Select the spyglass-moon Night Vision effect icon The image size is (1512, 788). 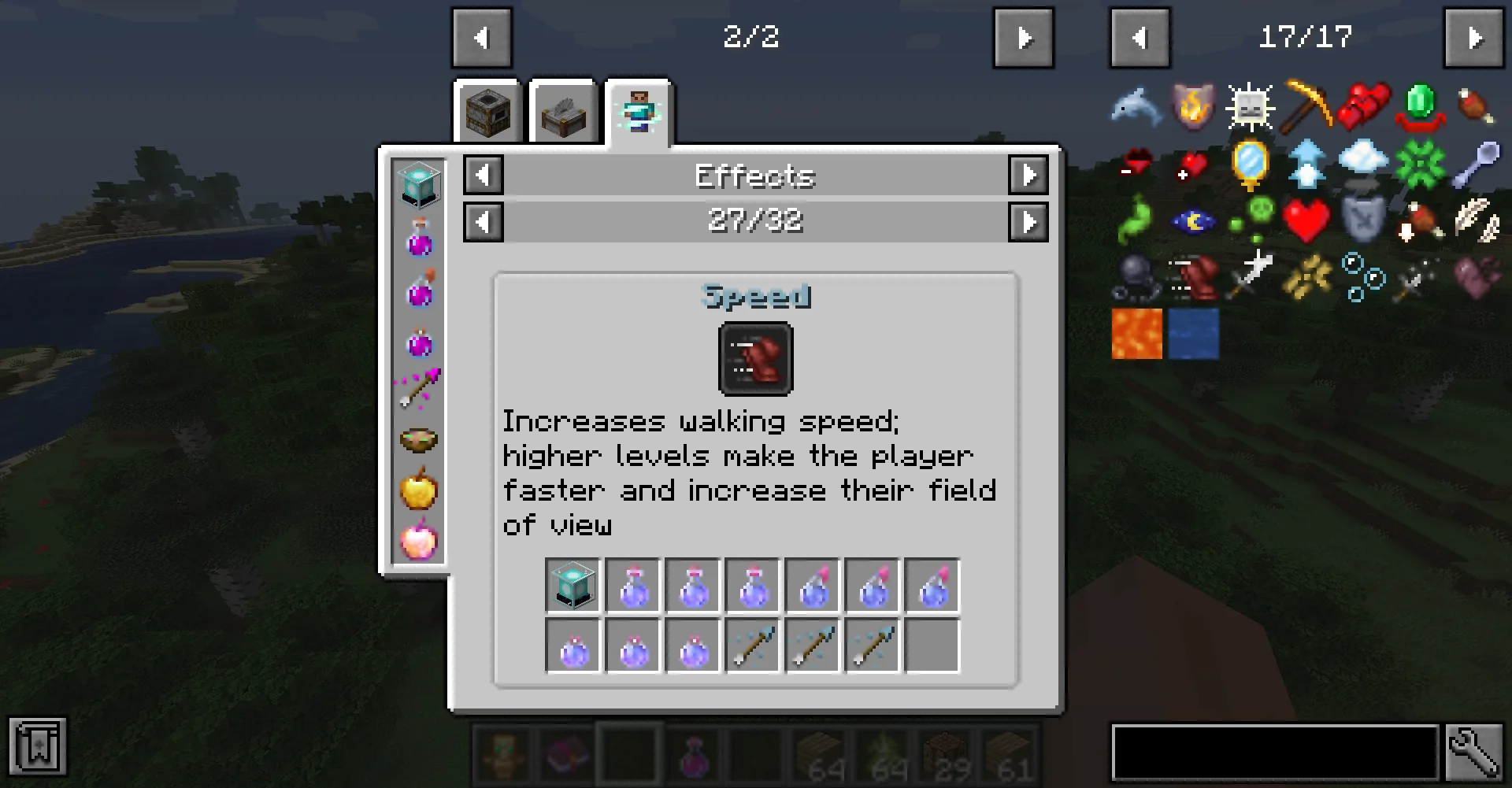(x=1192, y=220)
